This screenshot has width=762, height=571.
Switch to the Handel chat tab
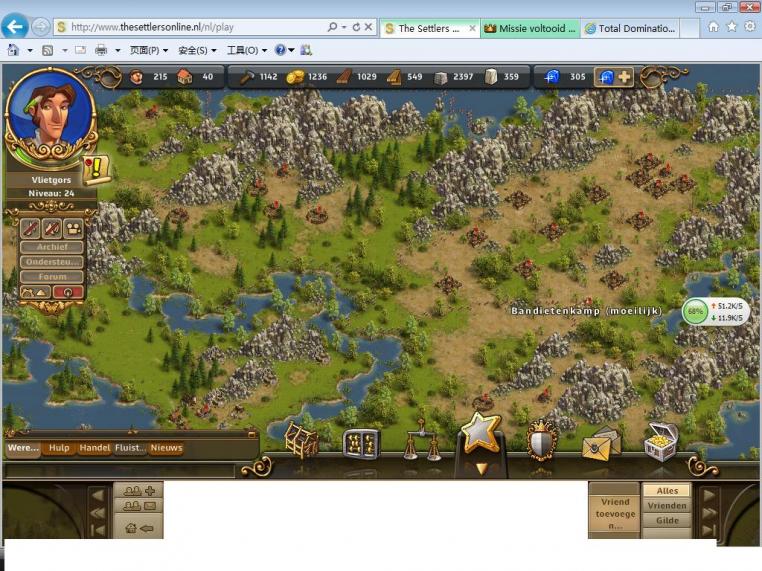pyautogui.click(x=94, y=448)
